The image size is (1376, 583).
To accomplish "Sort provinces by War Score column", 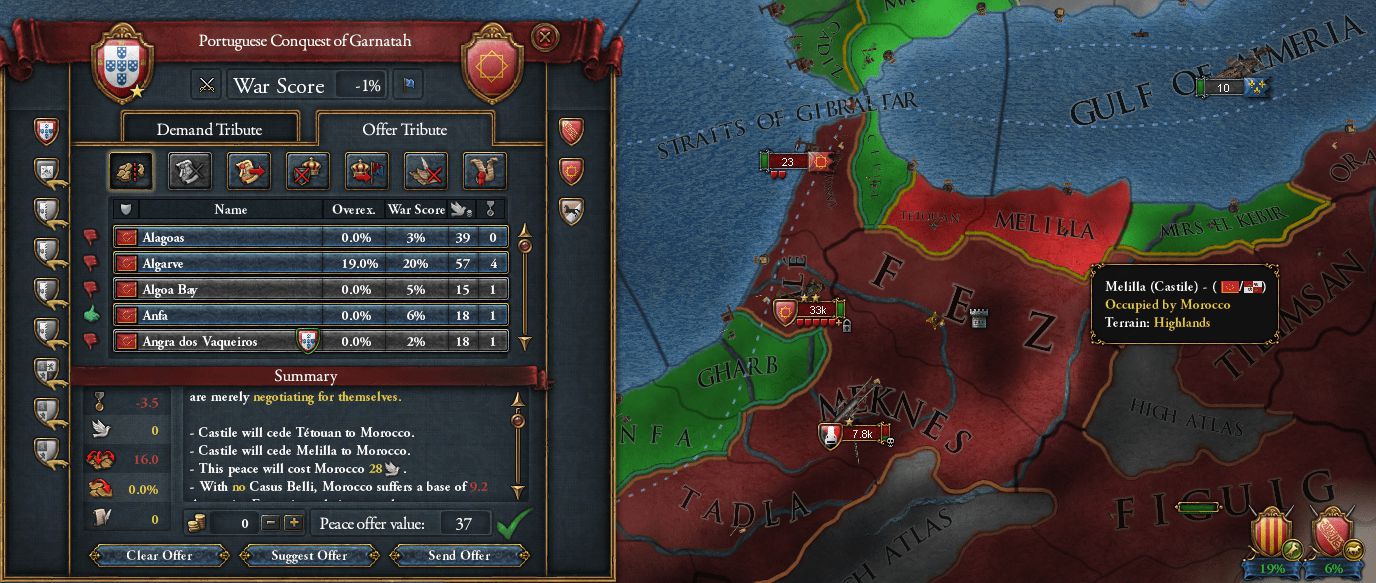I will (x=416, y=210).
